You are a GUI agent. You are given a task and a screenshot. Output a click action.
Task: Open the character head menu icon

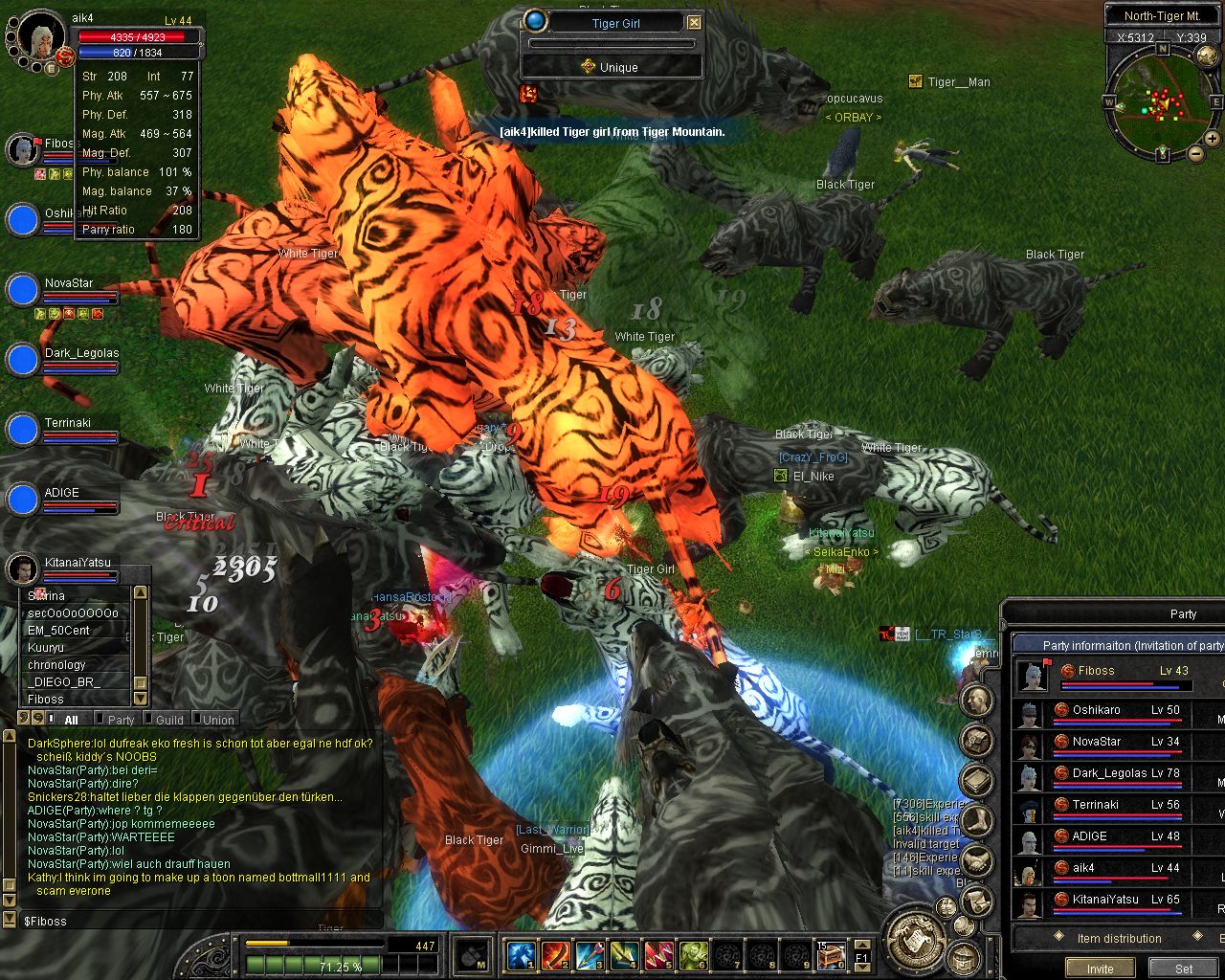click(976, 702)
